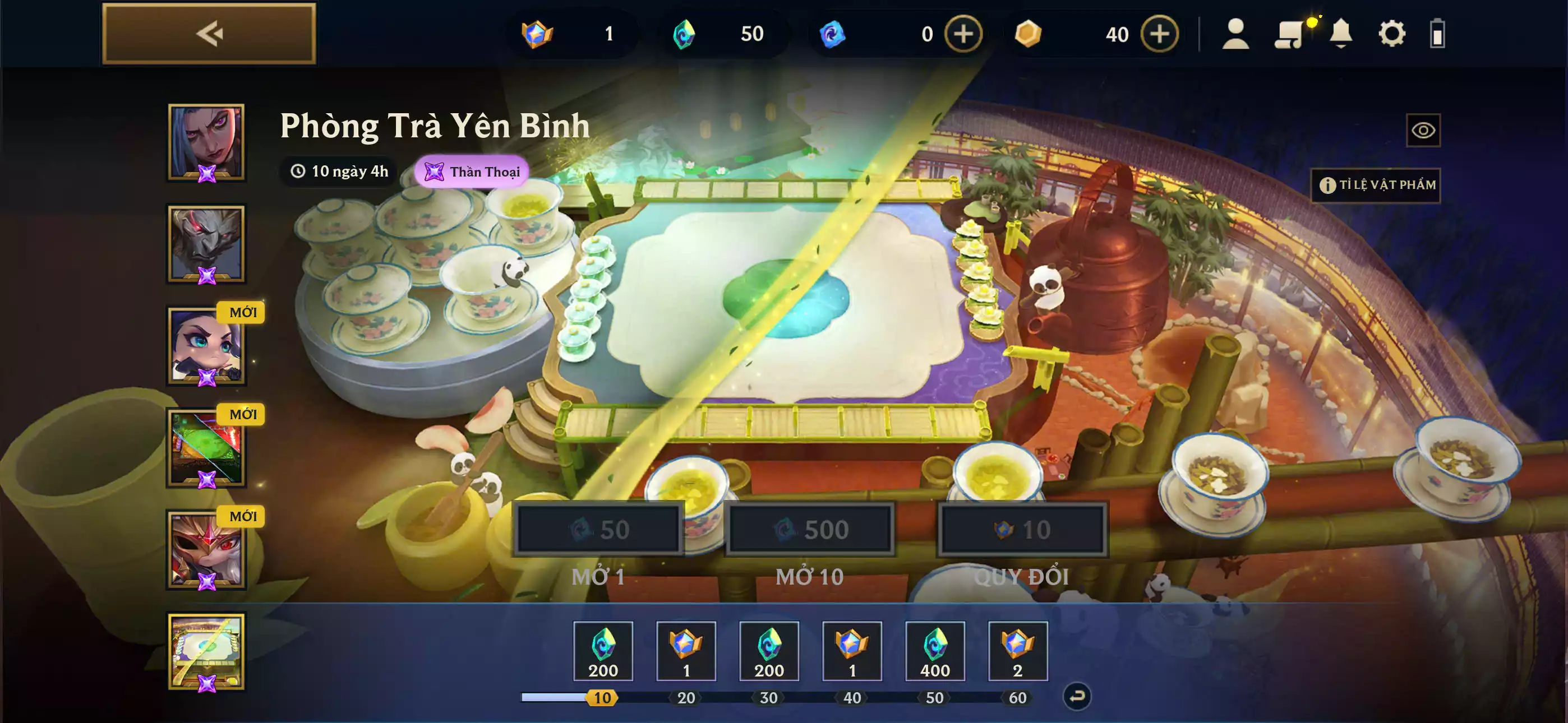This screenshot has width=1568, height=723.
Task: Select the green and red arena thumbnail
Action: tap(206, 448)
